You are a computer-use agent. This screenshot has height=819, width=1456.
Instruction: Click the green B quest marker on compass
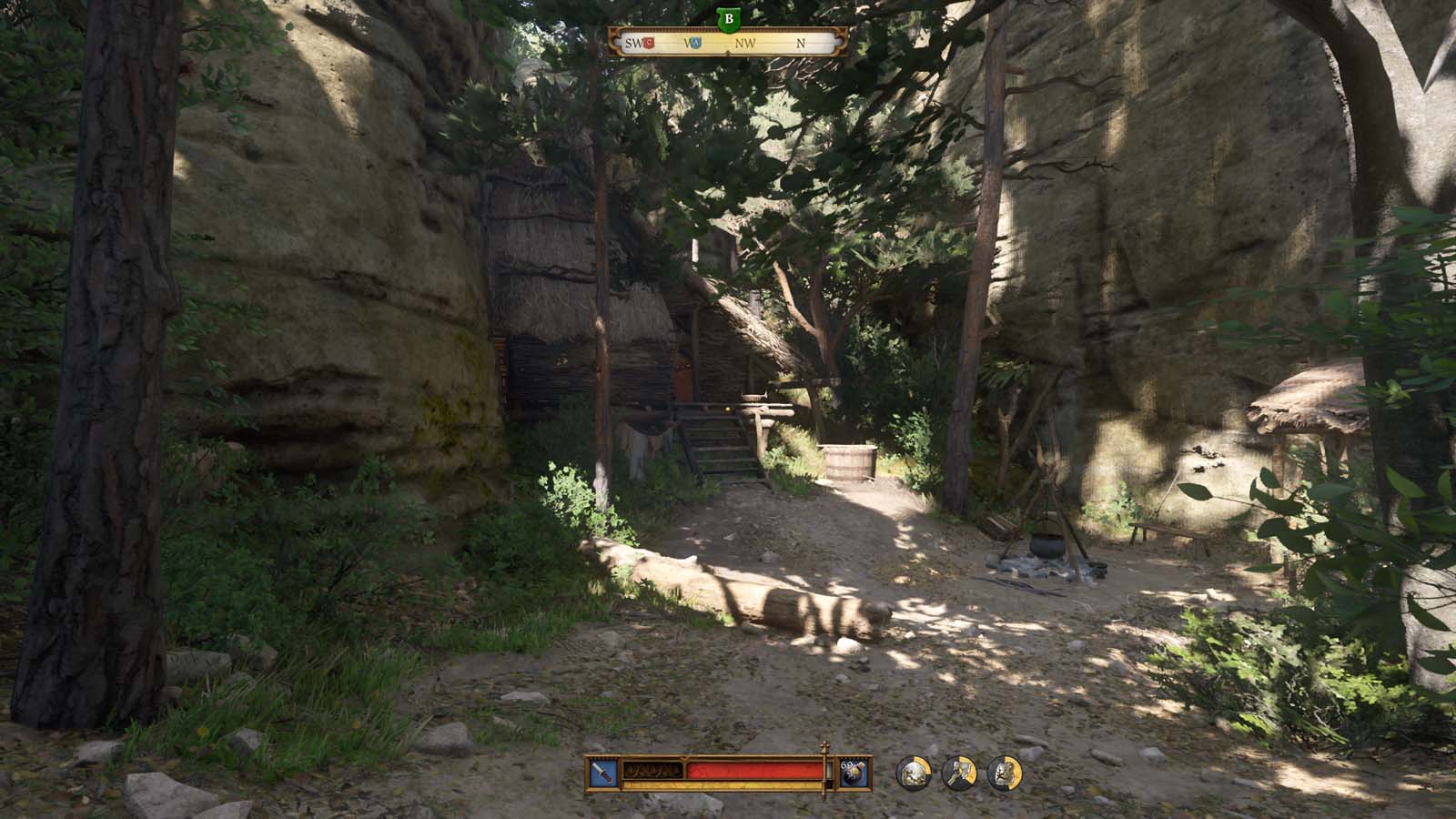(728, 16)
